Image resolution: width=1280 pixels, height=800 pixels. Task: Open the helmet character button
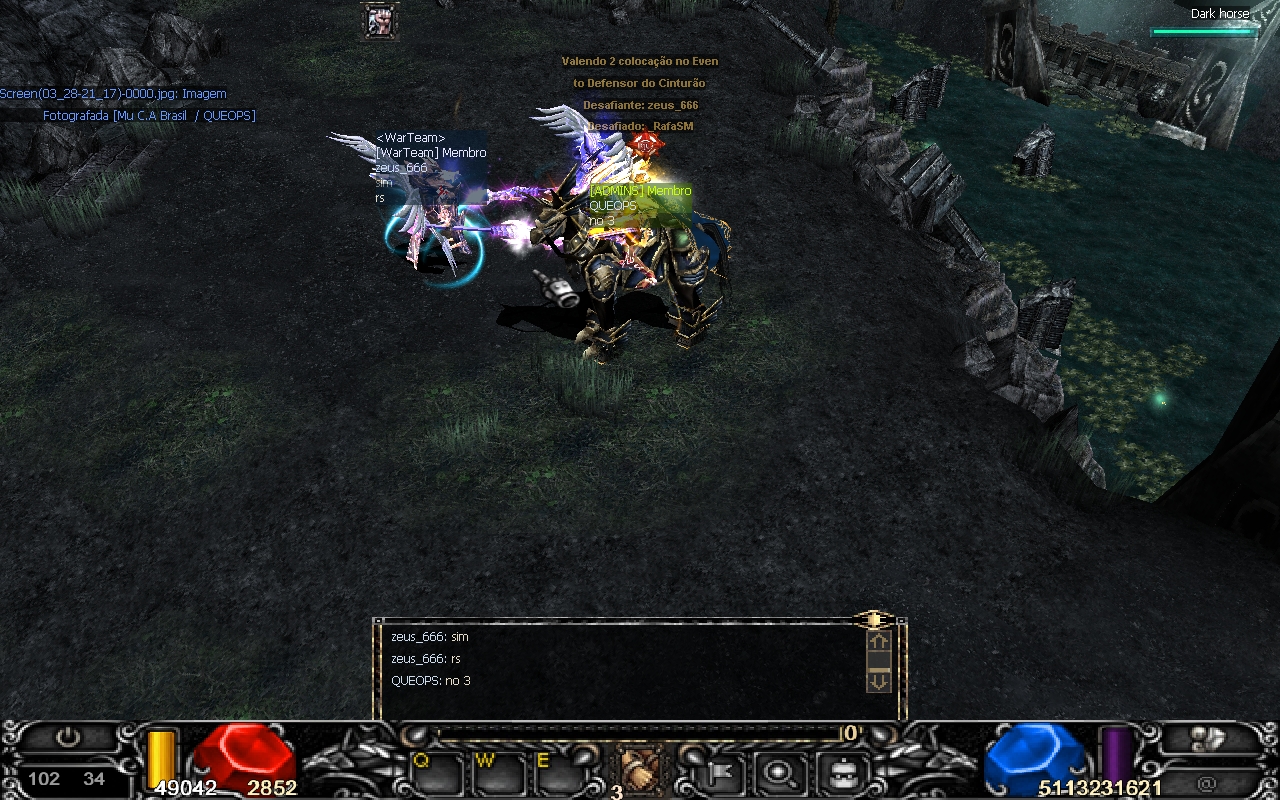click(x=841, y=772)
